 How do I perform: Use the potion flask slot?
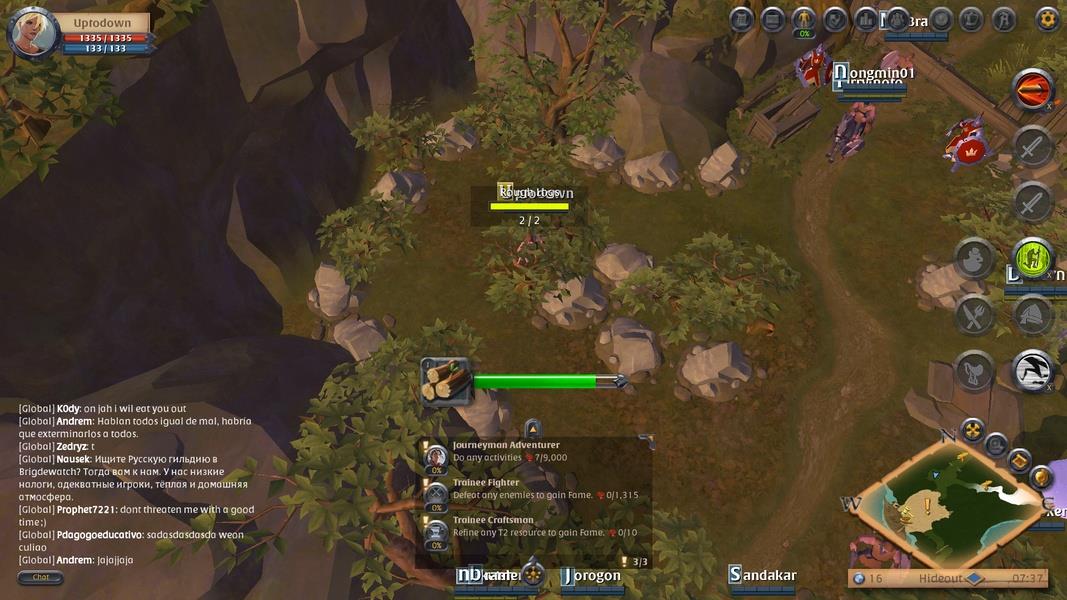coord(974,259)
